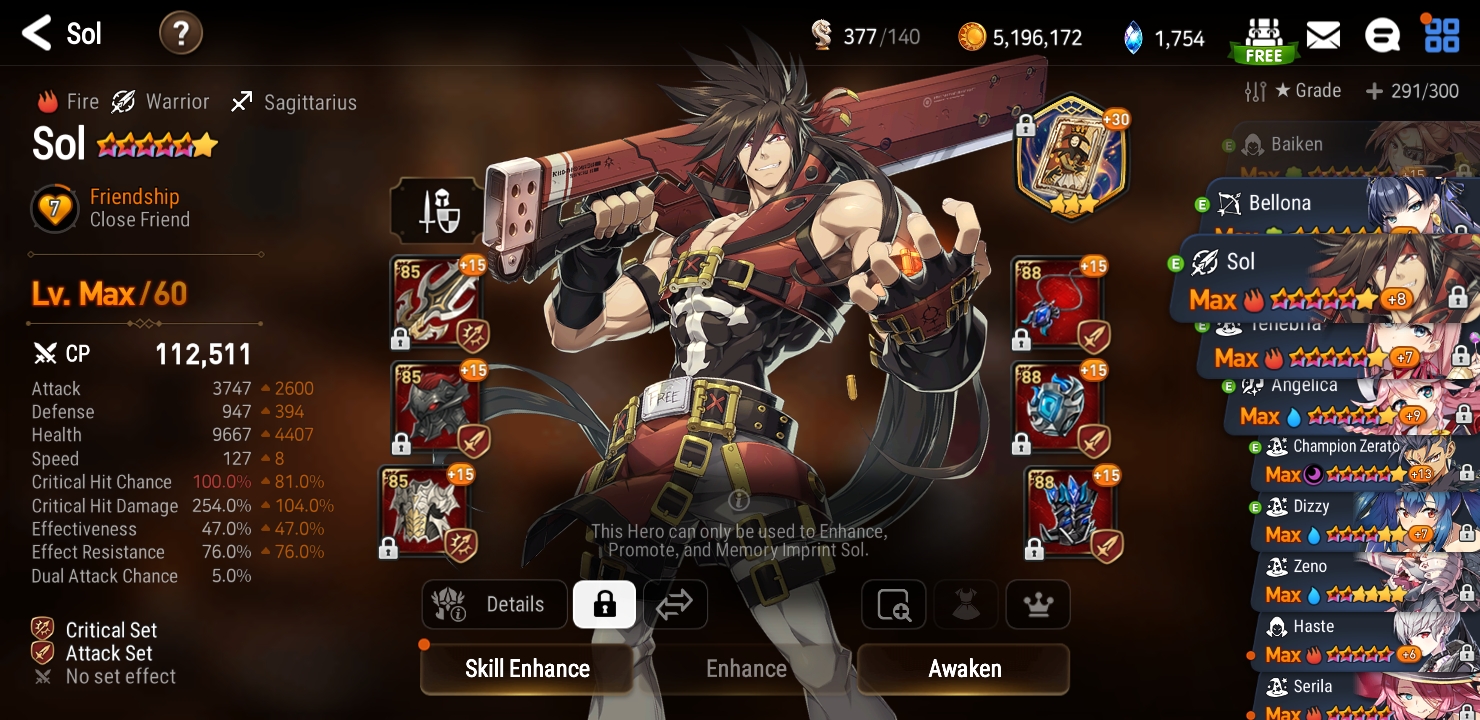Open the mail inbox
Viewport: 1480px width, 720px height.
(x=1323, y=34)
